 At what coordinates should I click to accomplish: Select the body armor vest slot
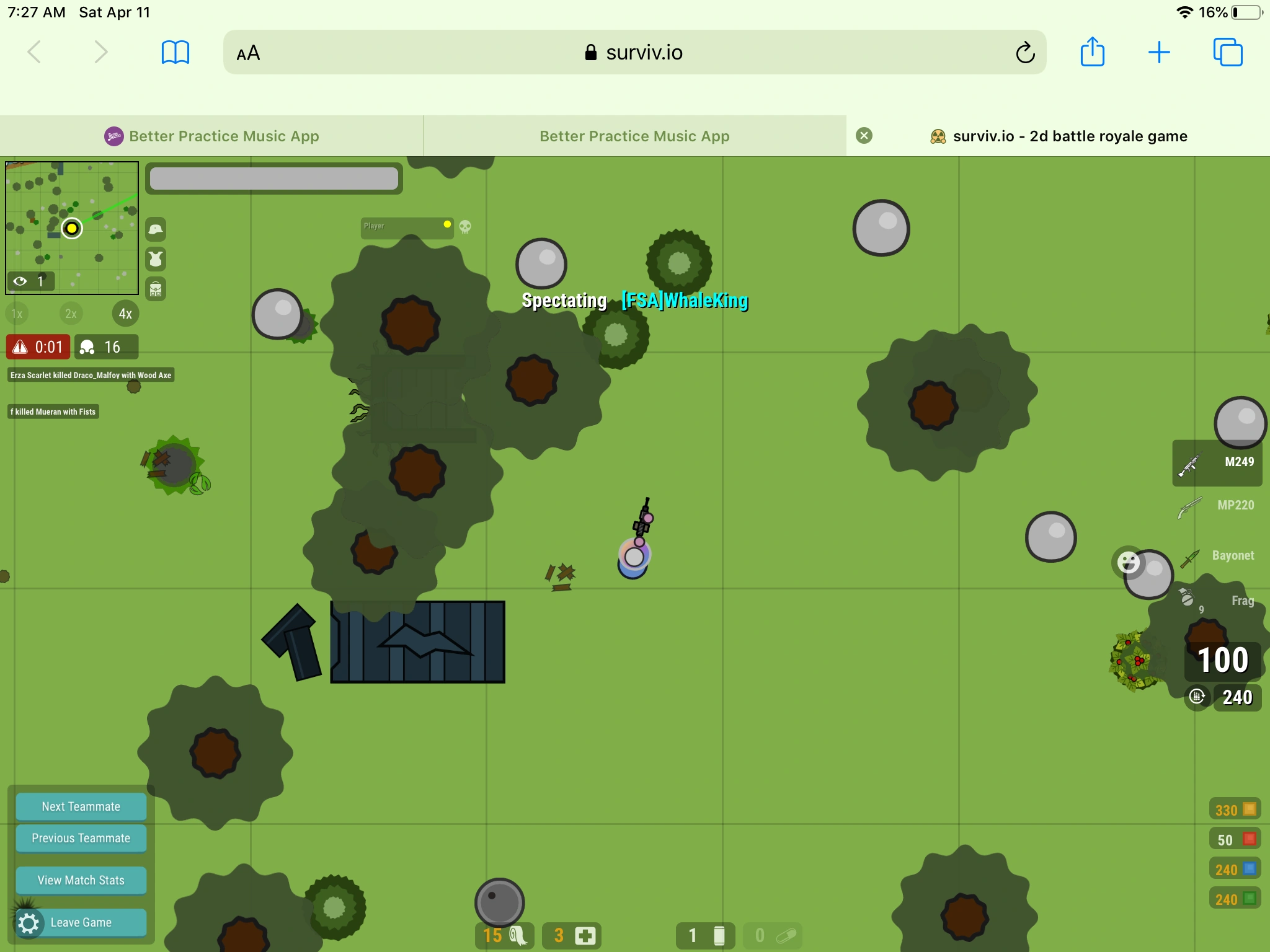(x=156, y=259)
